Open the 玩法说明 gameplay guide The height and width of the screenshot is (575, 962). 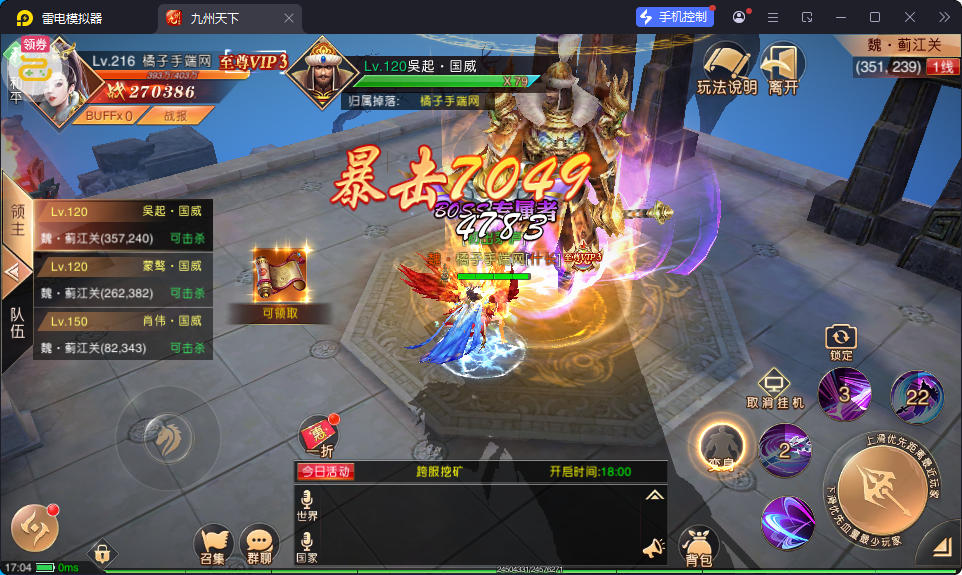[x=726, y=68]
